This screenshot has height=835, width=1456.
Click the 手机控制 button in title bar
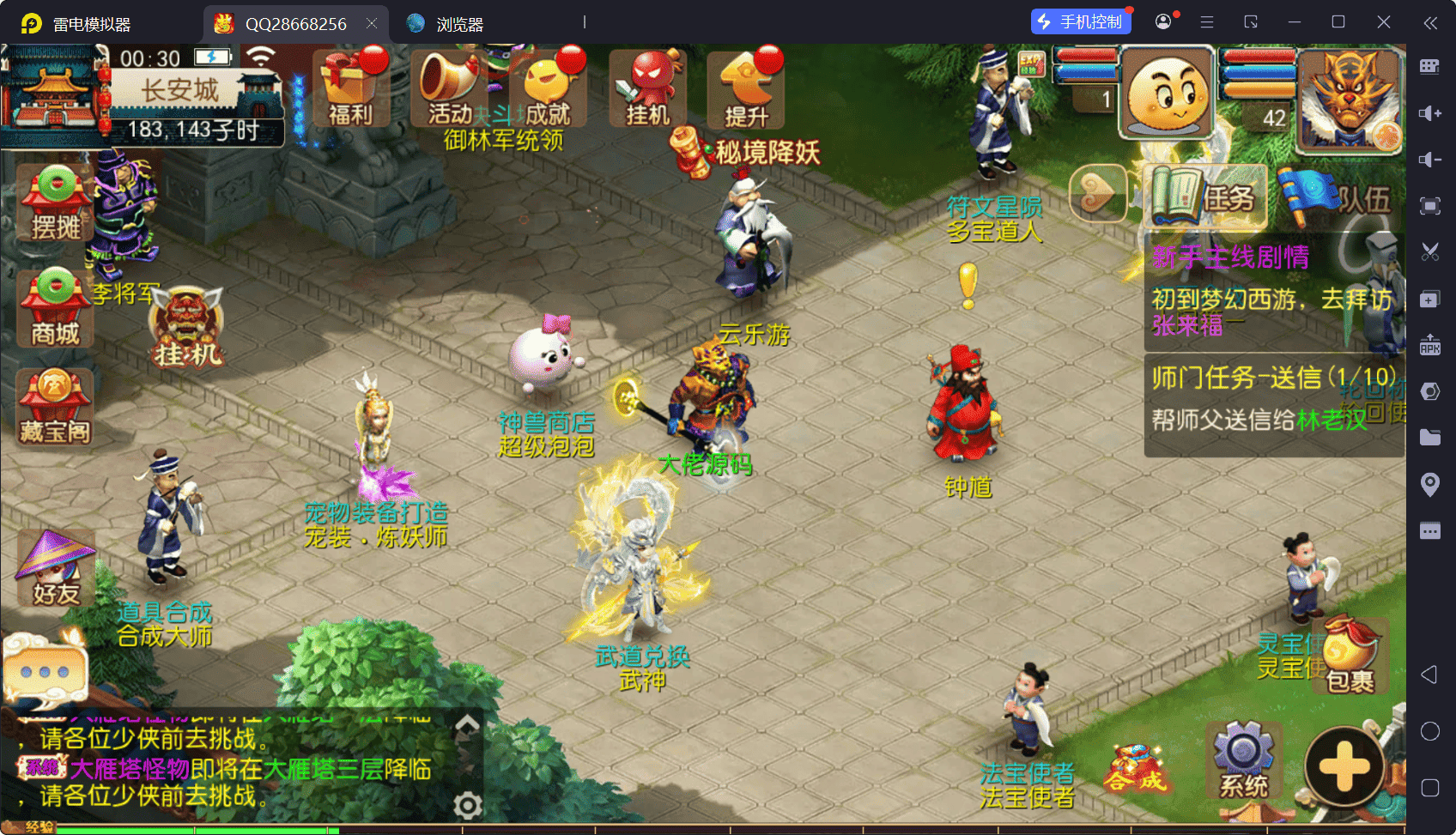click(1081, 22)
